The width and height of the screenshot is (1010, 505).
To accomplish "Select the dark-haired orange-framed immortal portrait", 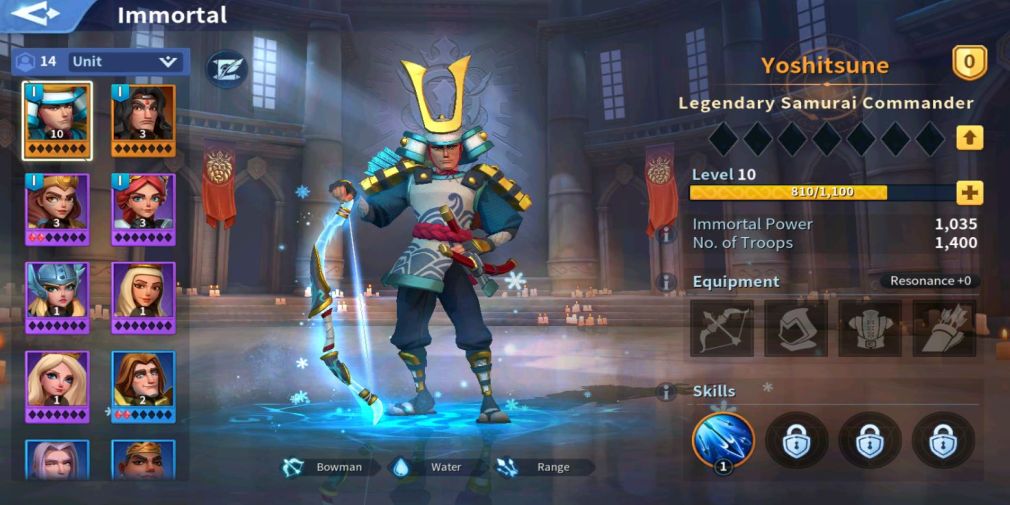I will 143,120.
